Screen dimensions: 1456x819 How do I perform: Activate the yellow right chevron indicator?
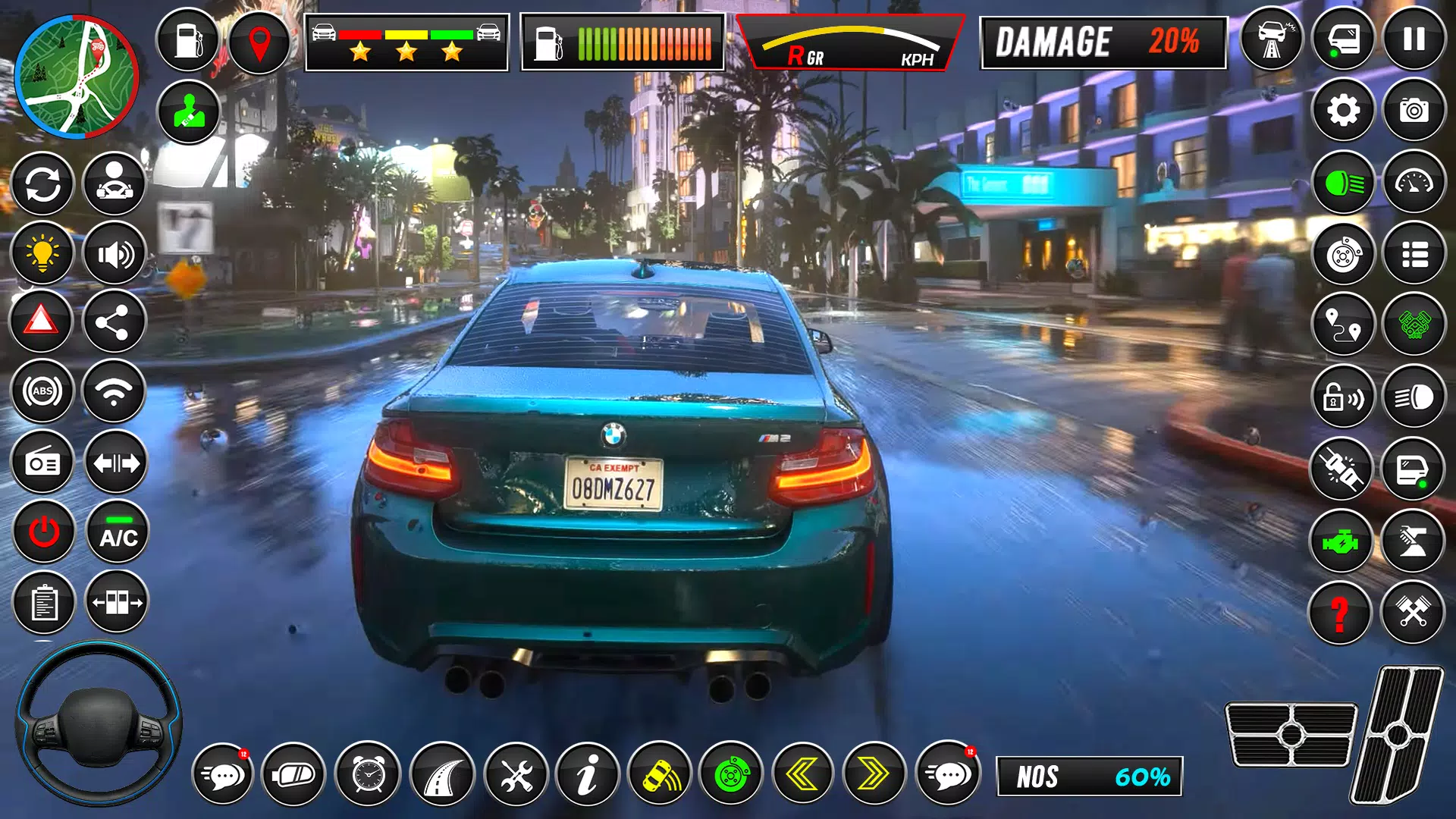(x=874, y=774)
